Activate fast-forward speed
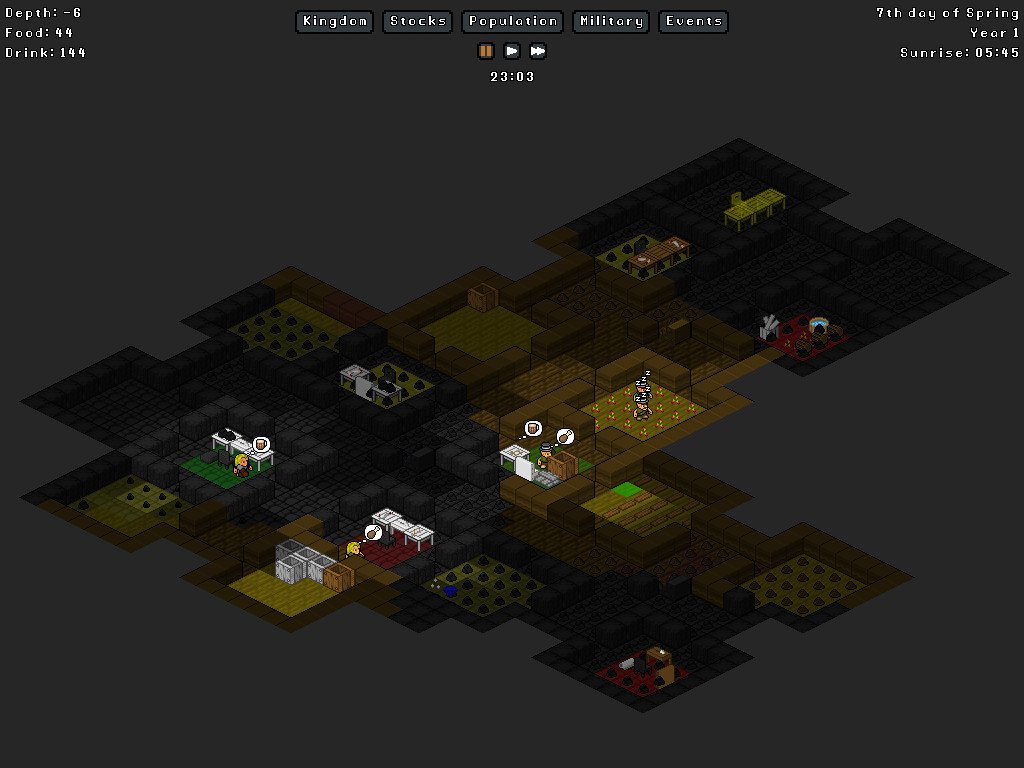Image resolution: width=1024 pixels, height=768 pixels. point(538,51)
